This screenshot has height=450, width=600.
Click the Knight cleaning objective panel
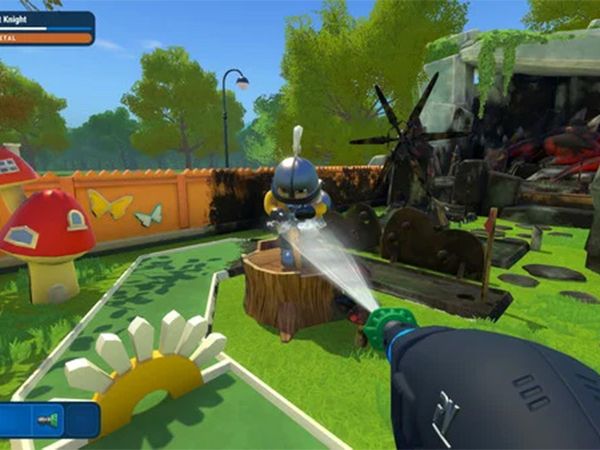point(47,28)
